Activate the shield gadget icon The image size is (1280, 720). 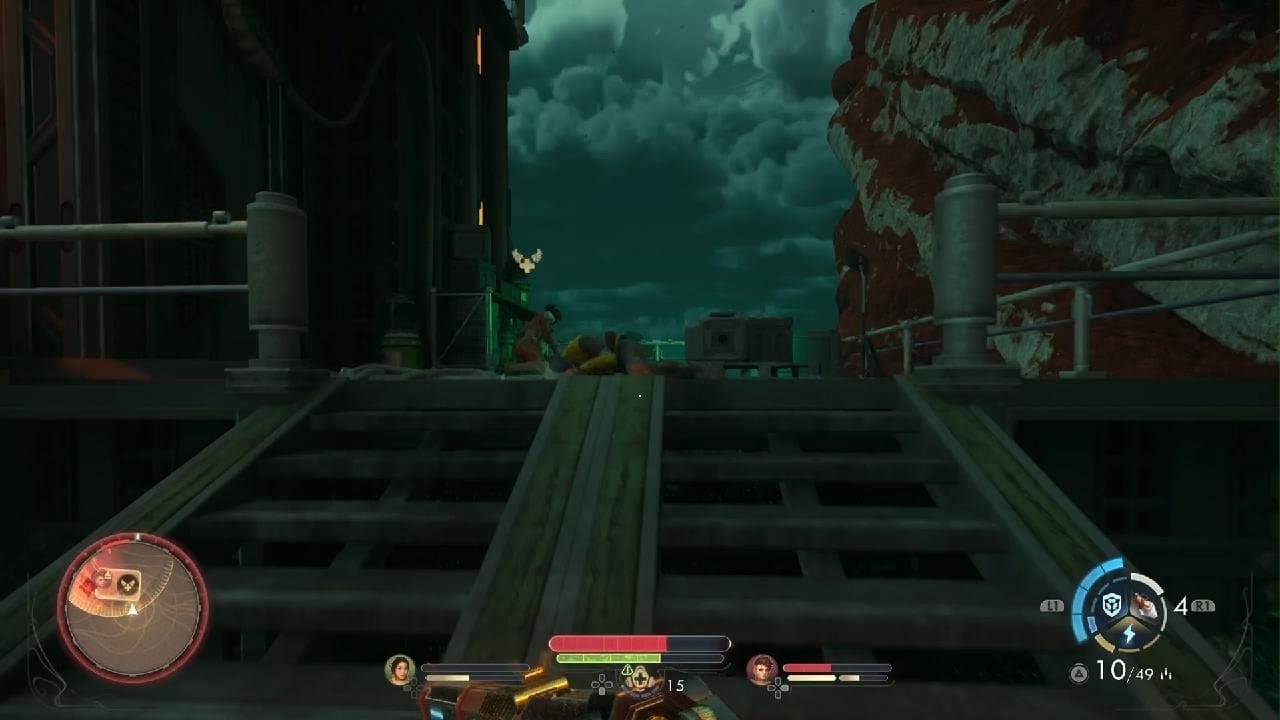pyautogui.click(x=1110, y=606)
